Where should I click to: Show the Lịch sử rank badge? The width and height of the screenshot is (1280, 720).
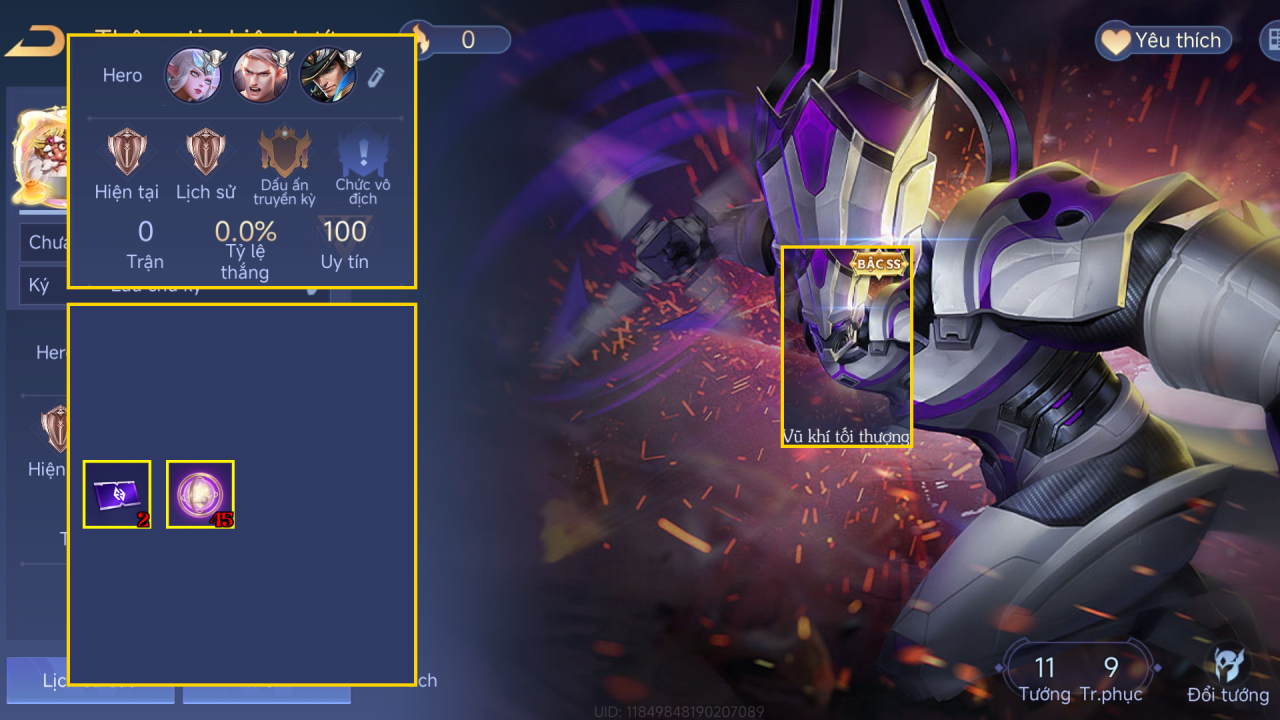[x=206, y=153]
